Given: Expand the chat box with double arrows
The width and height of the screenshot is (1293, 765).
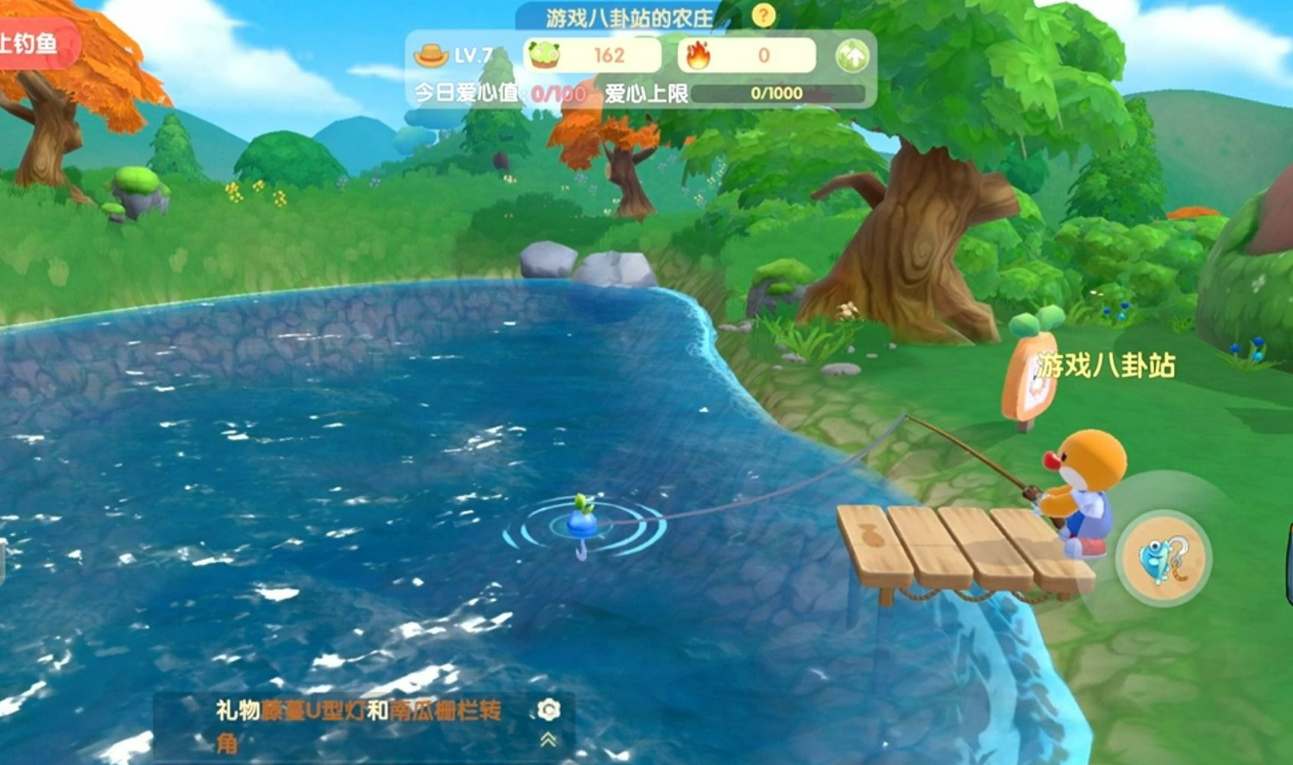Looking at the screenshot, I should tap(548, 740).
